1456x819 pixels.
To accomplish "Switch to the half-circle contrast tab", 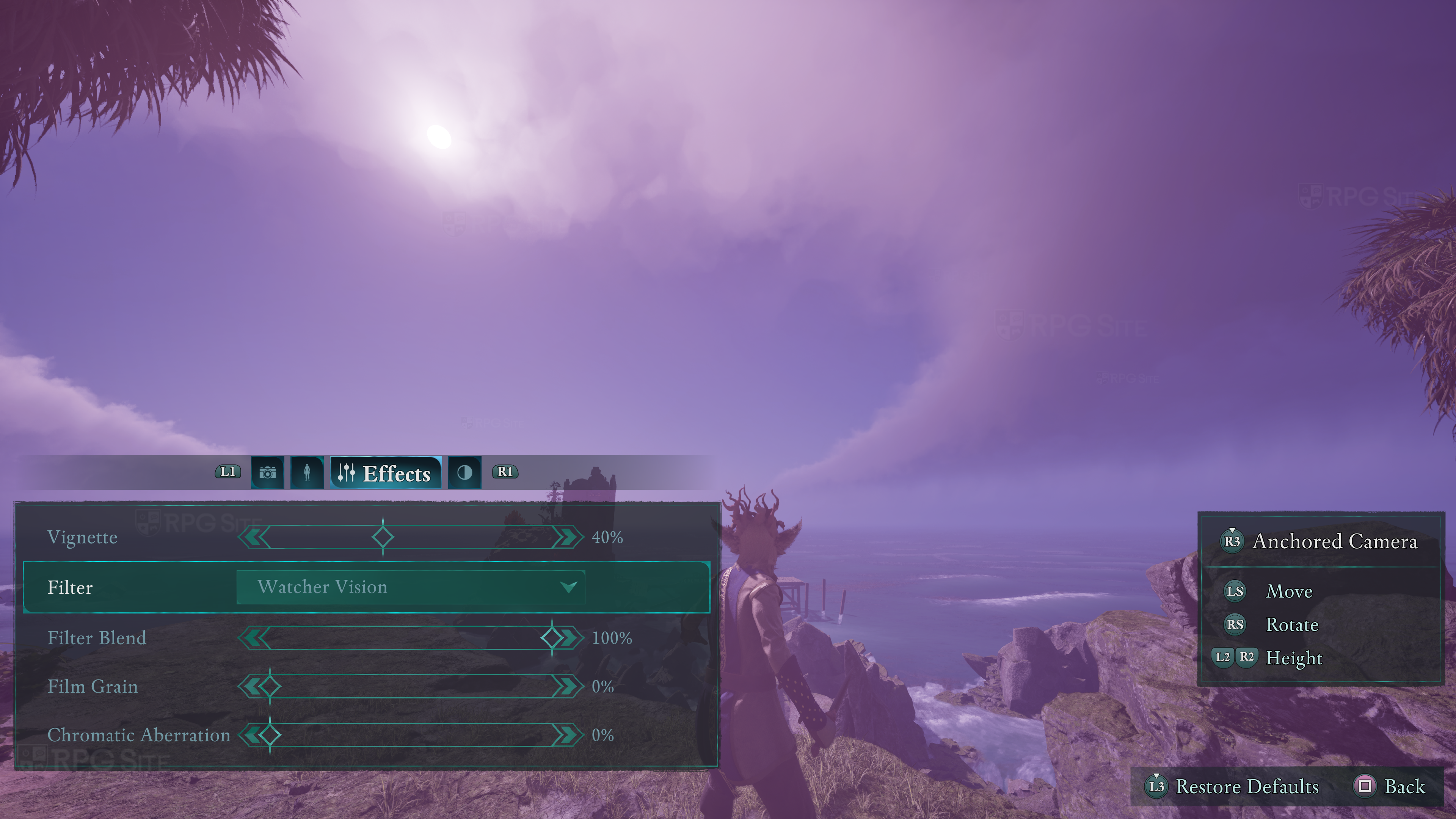I will pyautogui.click(x=464, y=472).
